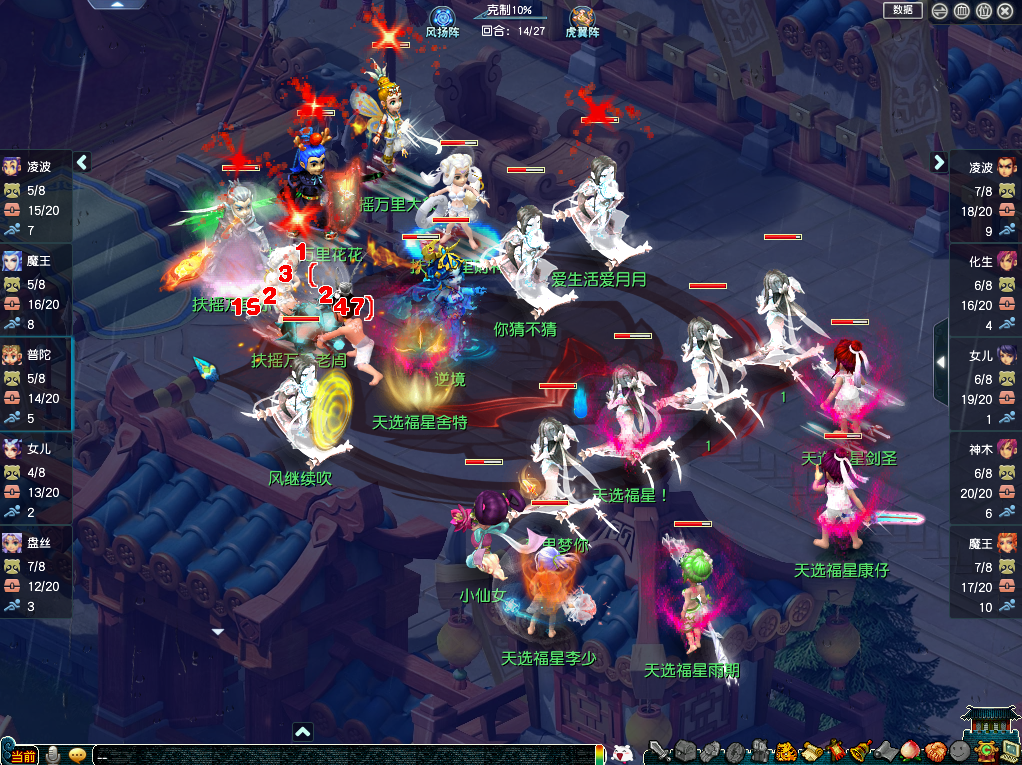1022x765 pixels.
Task: Activate the microphone voice chat button
Action: pos(53,754)
